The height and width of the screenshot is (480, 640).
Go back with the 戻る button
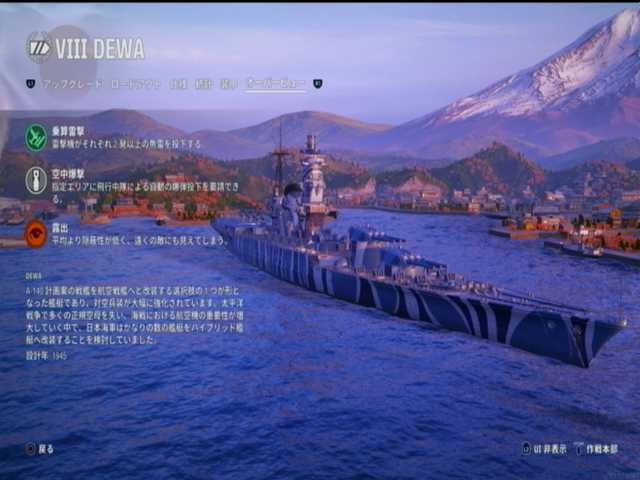(x=41, y=449)
